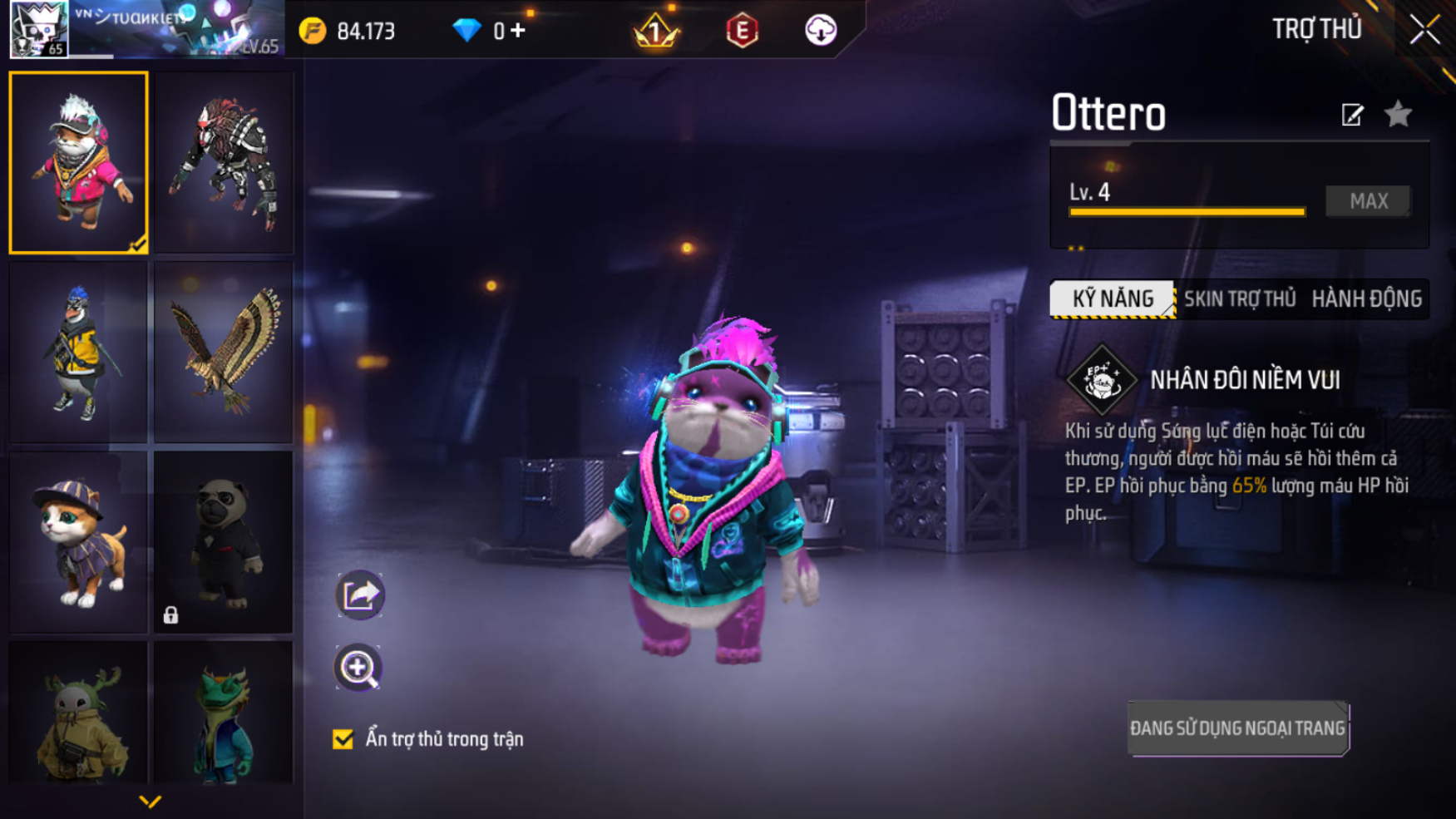Select the locked pug pet thumbnail
This screenshot has height=819, width=1456.
[224, 541]
